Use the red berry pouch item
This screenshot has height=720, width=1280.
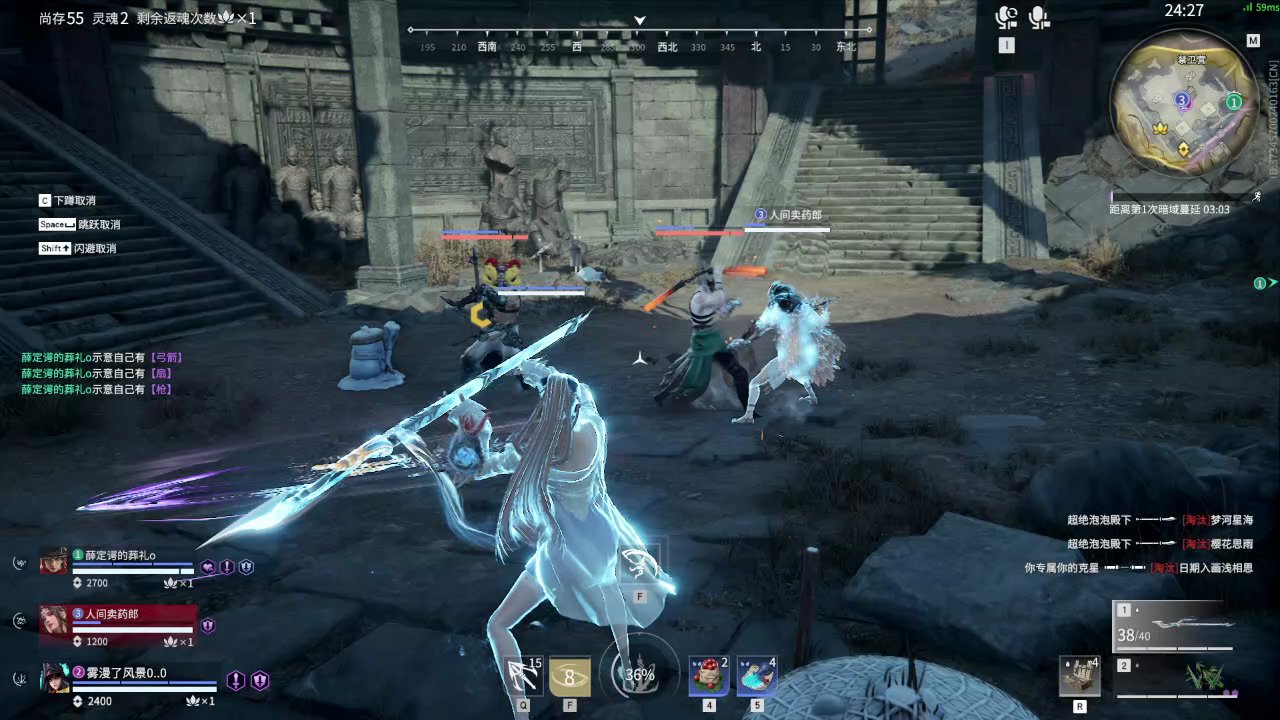point(709,677)
